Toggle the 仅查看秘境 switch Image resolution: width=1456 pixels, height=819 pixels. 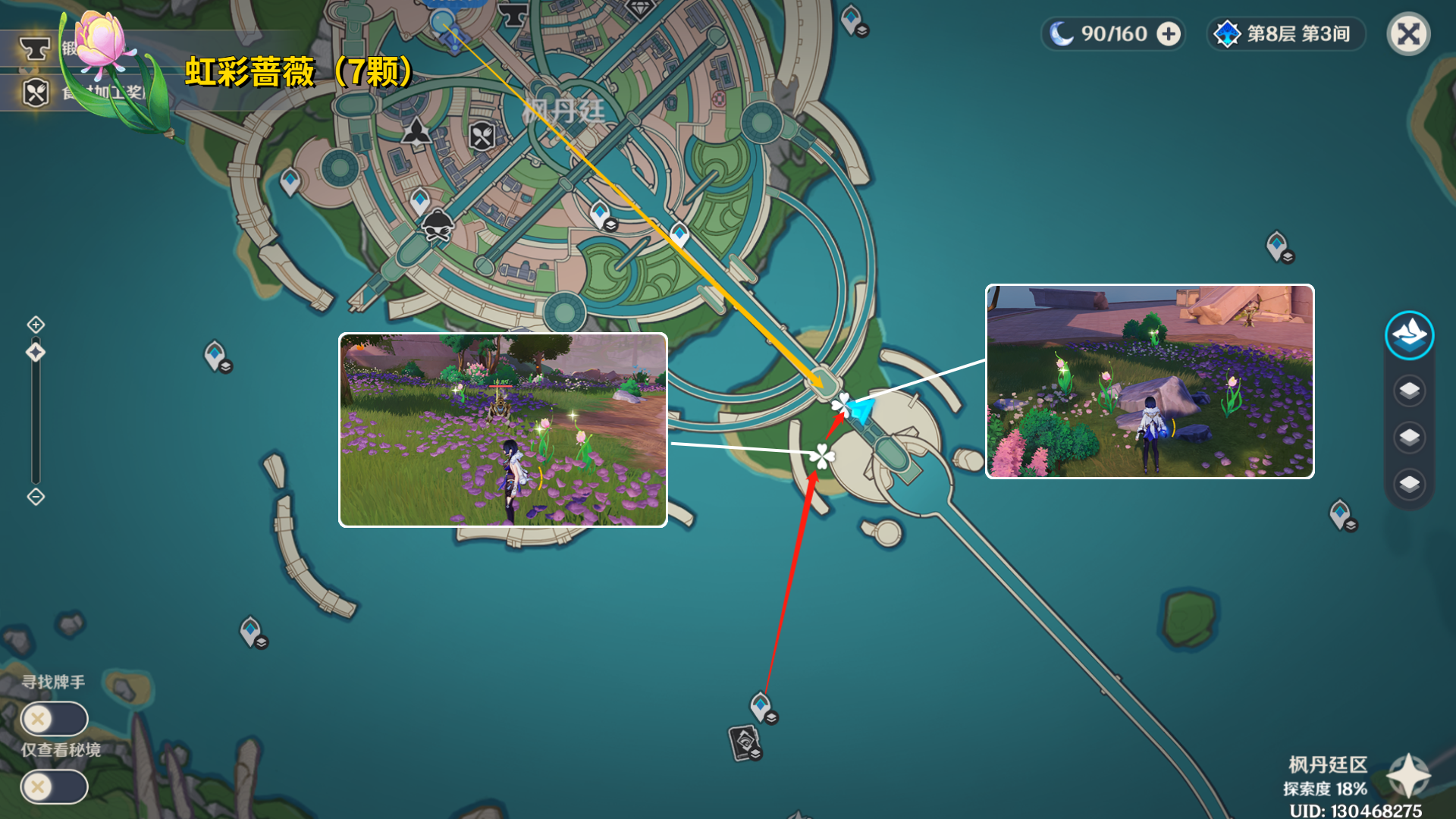(54, 787)
